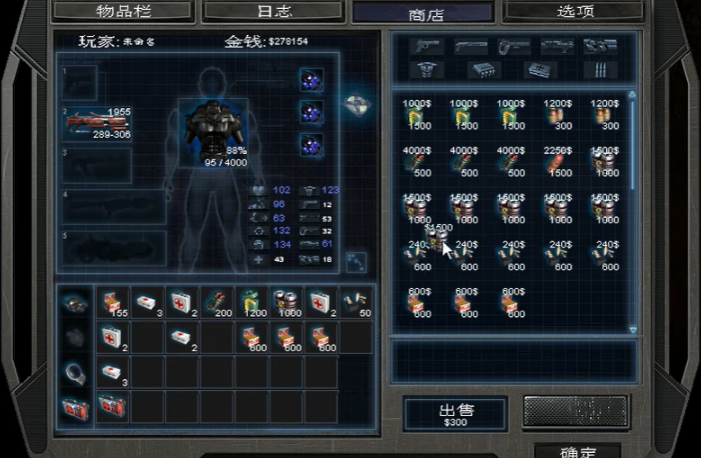The image size is (701, 458).
Task: Pick the green ammo stack of 1200 in inventory
Action: 253,301
